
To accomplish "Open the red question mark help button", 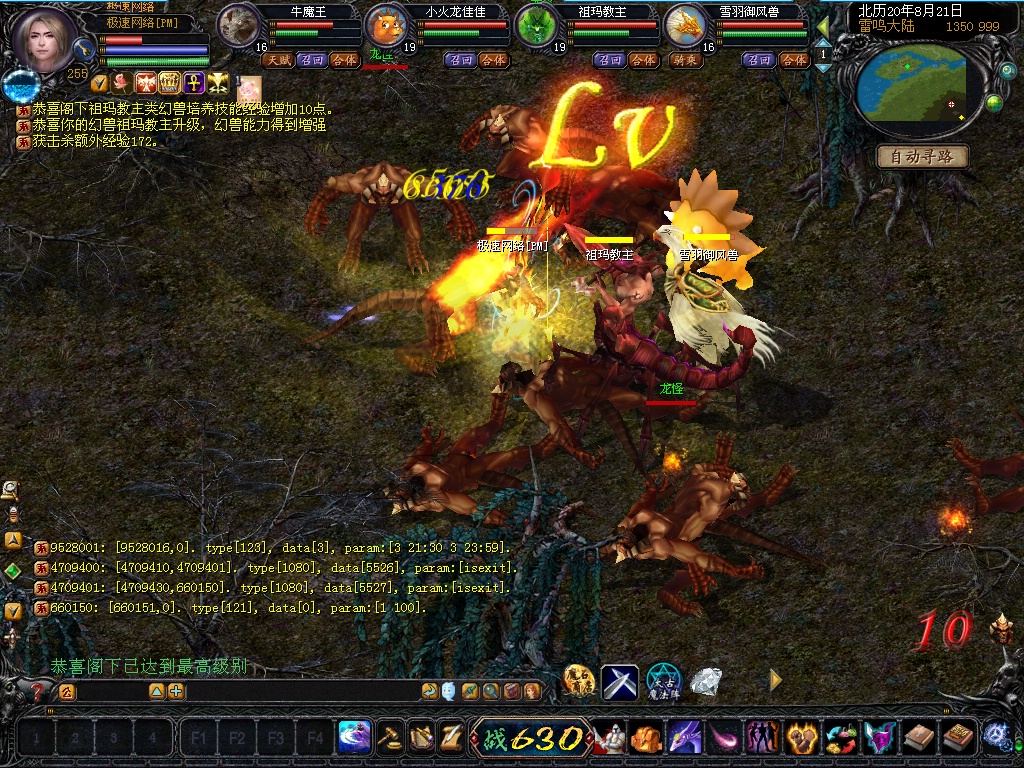I will point(37,691).
